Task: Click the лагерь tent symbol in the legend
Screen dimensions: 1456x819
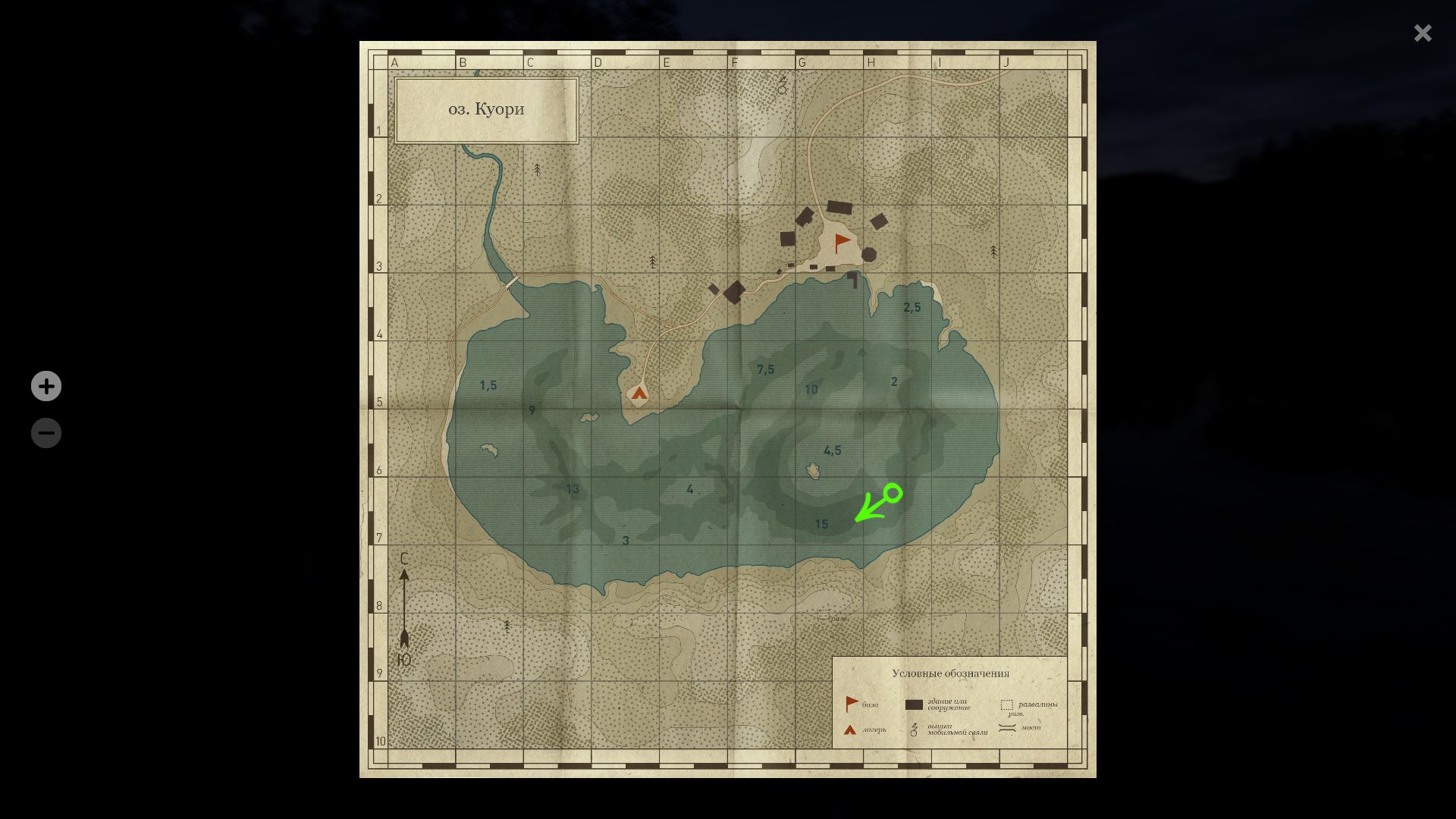Action: click(x=849, y=729)
